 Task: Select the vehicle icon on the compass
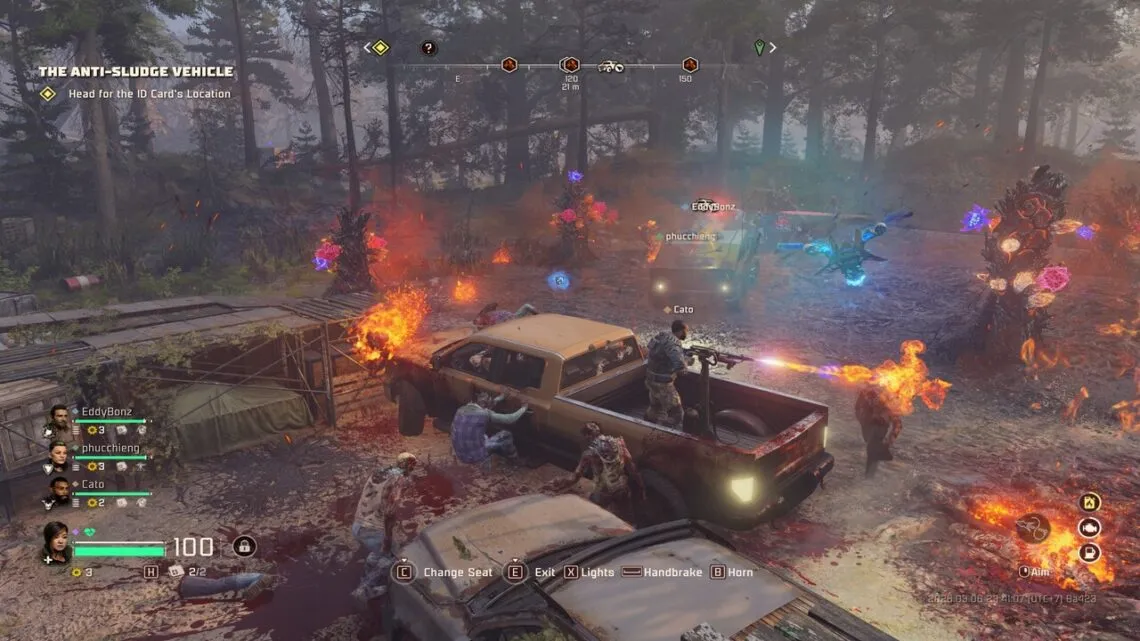610,66
